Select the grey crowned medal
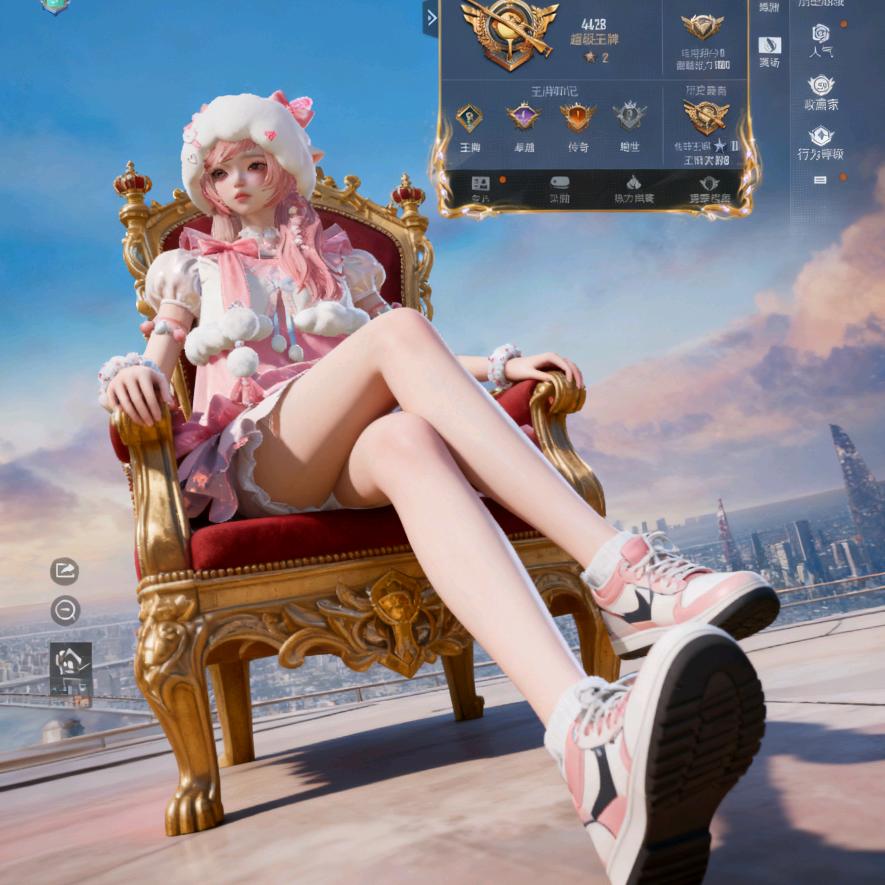The image size is (885, 885). point(629,117)
